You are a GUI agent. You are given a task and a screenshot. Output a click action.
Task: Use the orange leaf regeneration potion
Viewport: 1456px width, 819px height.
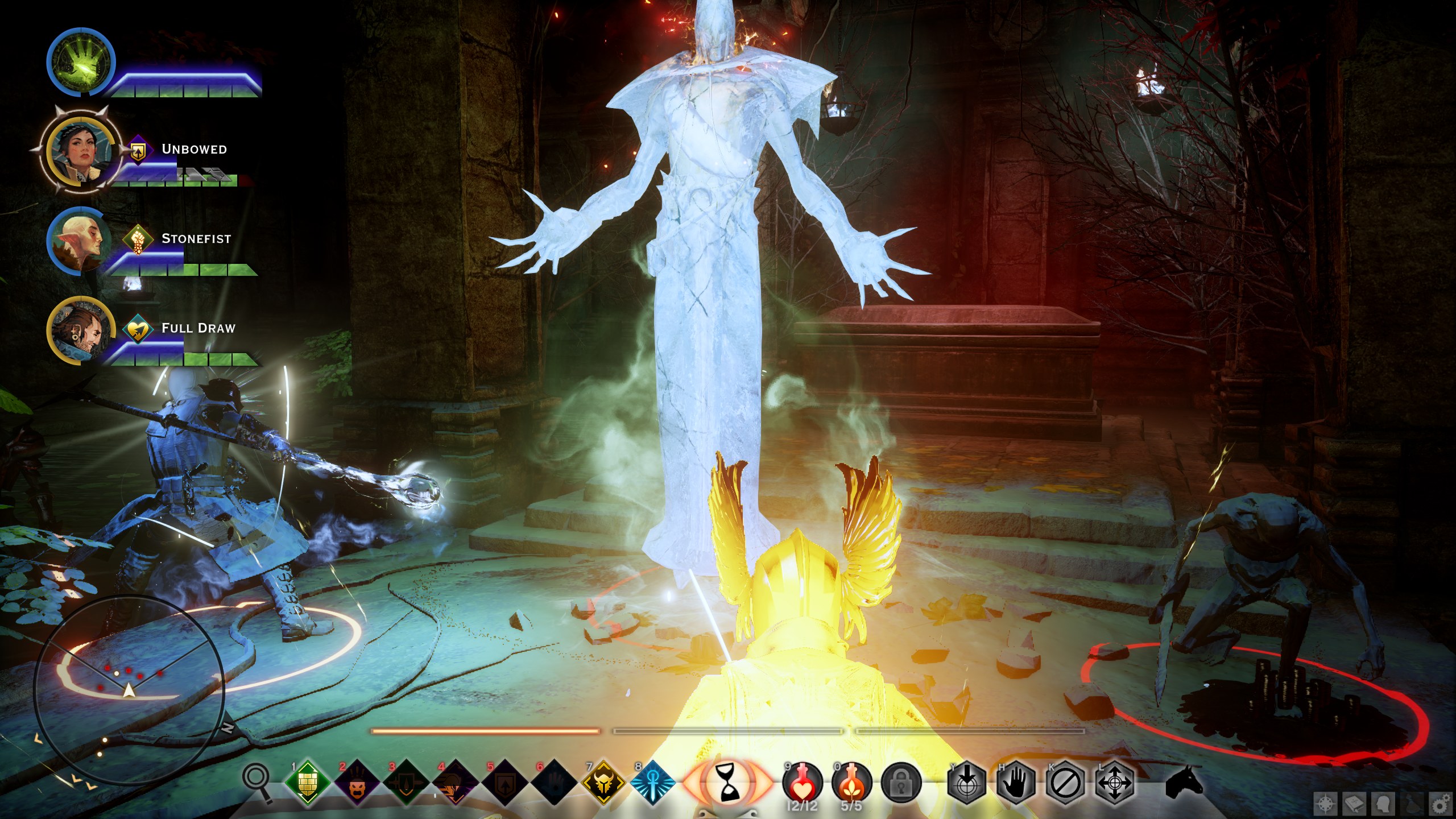pyautogui.click(x=851, y=782)
